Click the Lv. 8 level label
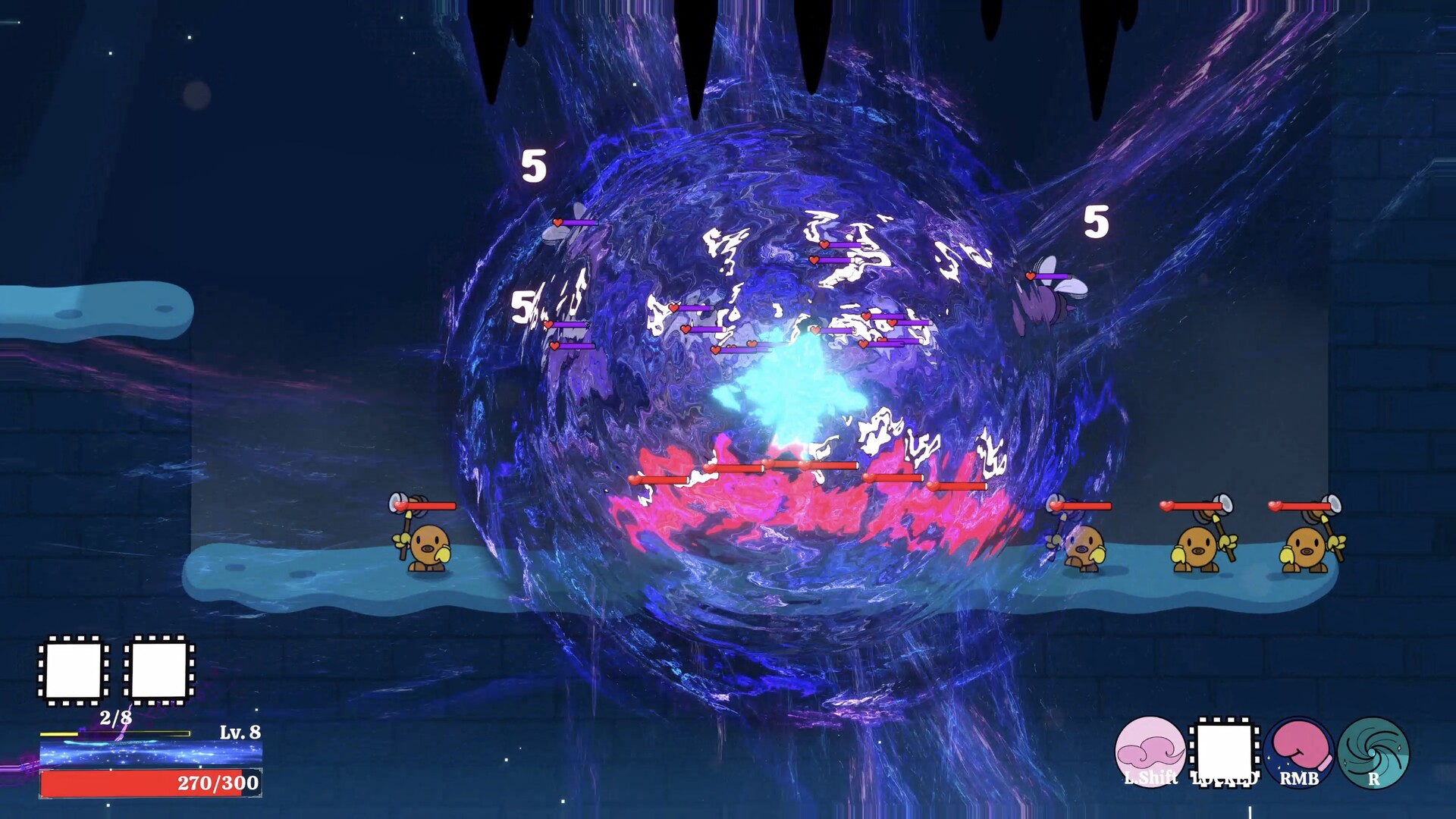The image size is (1456, 819). pos(240,733)
